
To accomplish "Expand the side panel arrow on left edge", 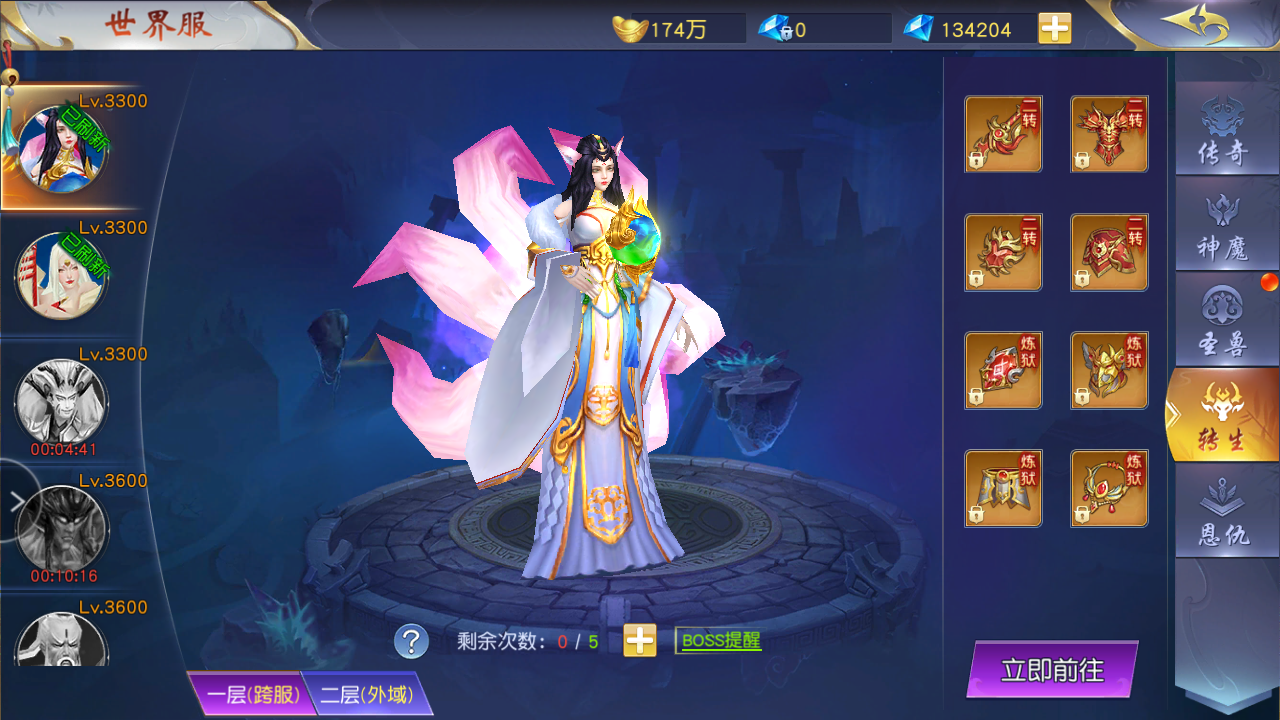I will point(16,501).
